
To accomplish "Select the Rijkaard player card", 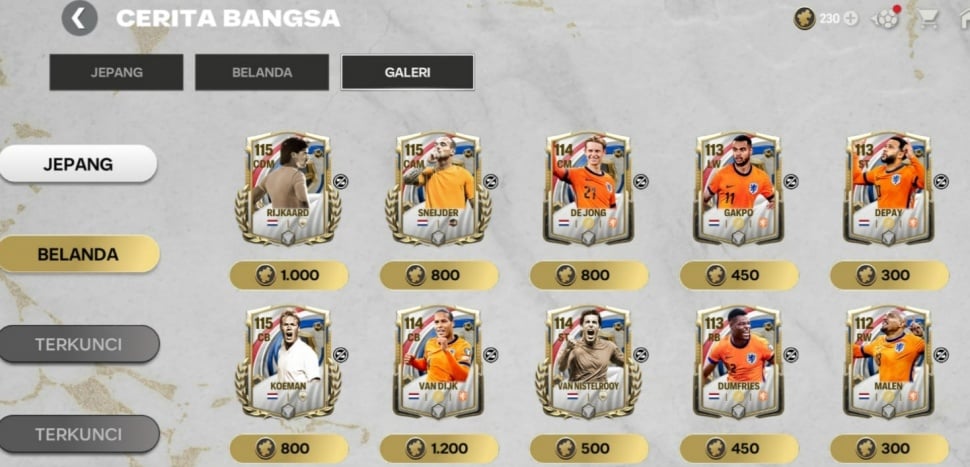I will coord(288,188).
